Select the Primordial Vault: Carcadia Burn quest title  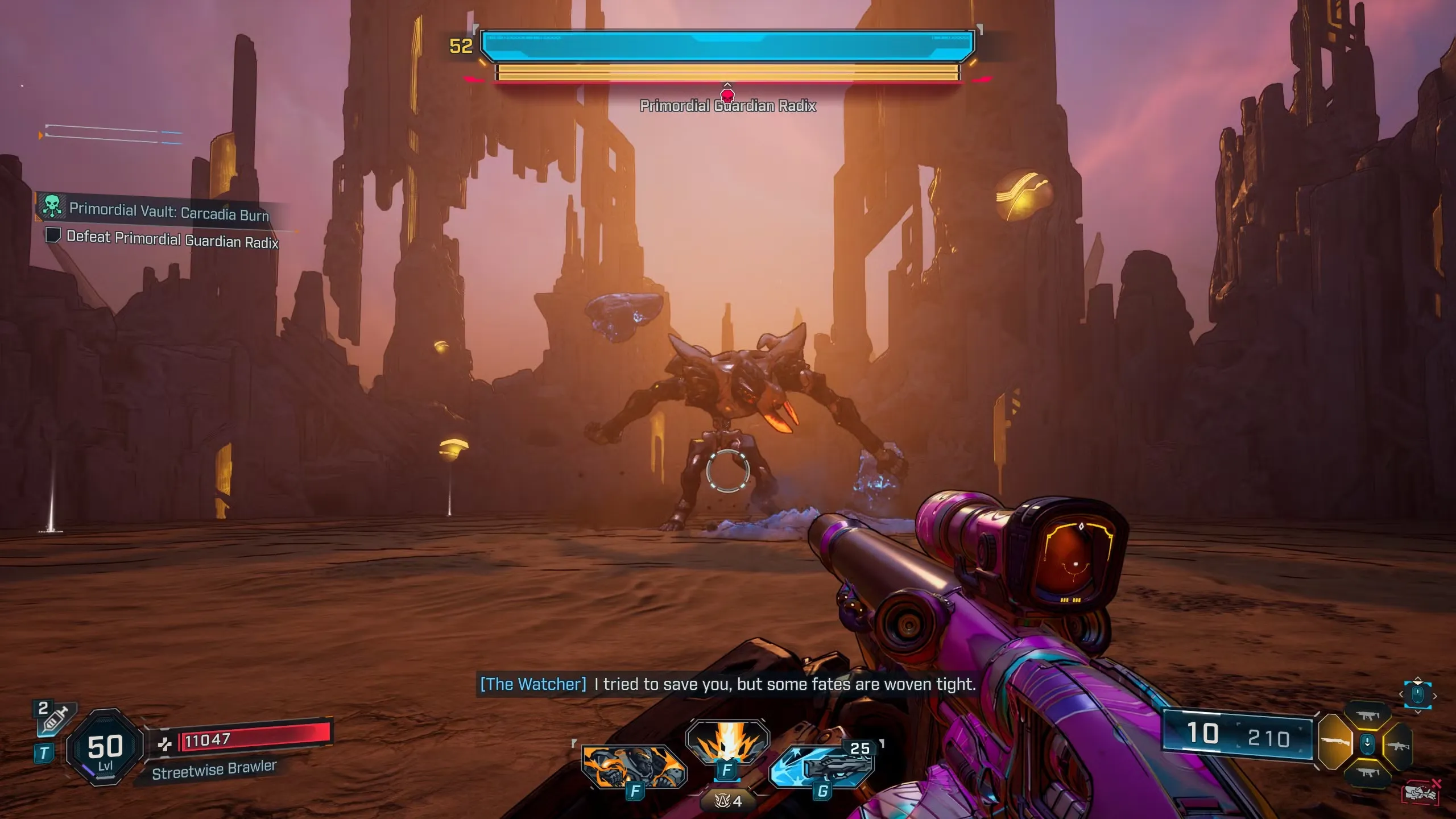[169, 212]
